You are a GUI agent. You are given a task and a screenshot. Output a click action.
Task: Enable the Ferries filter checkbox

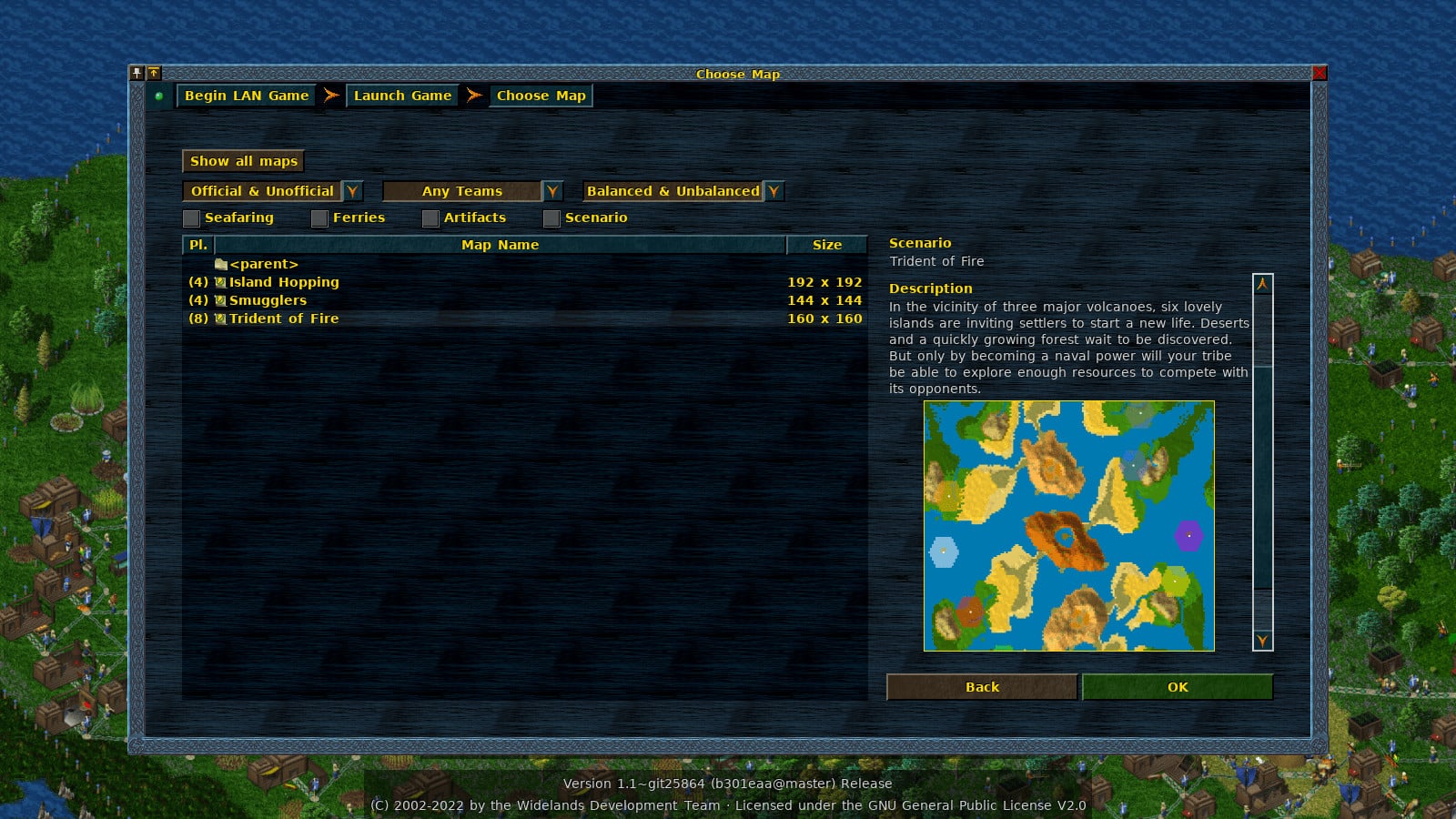click(320, 217)
